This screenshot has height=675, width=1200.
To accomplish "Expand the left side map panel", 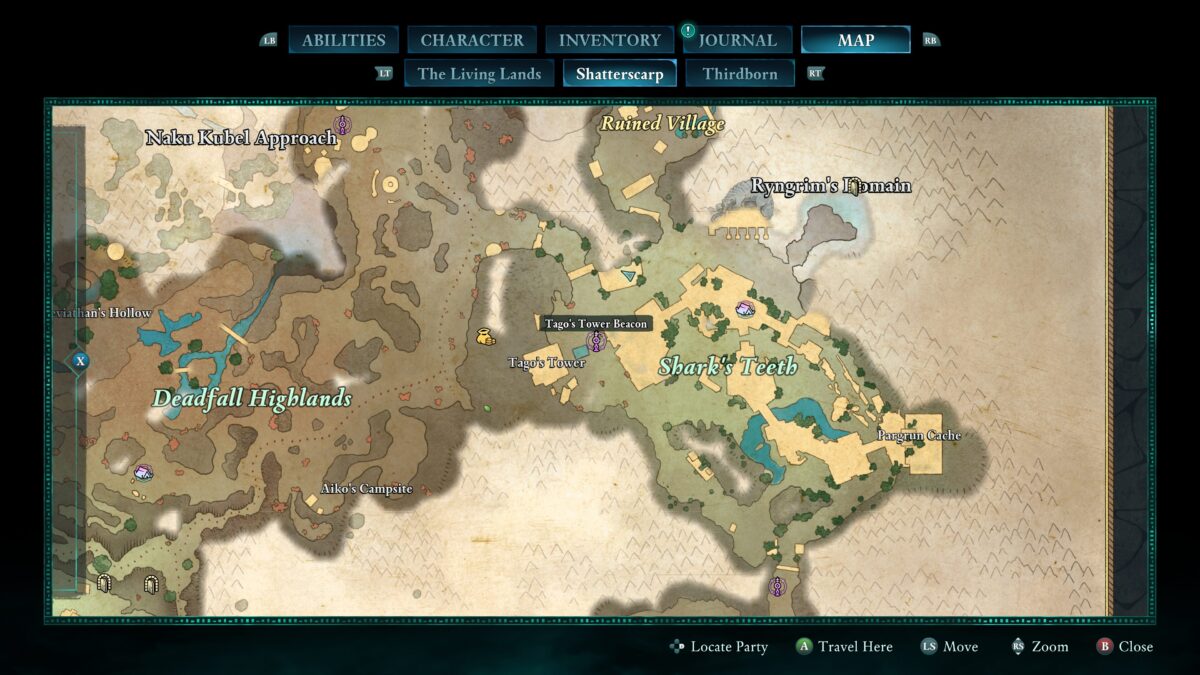I will [81, 361].
